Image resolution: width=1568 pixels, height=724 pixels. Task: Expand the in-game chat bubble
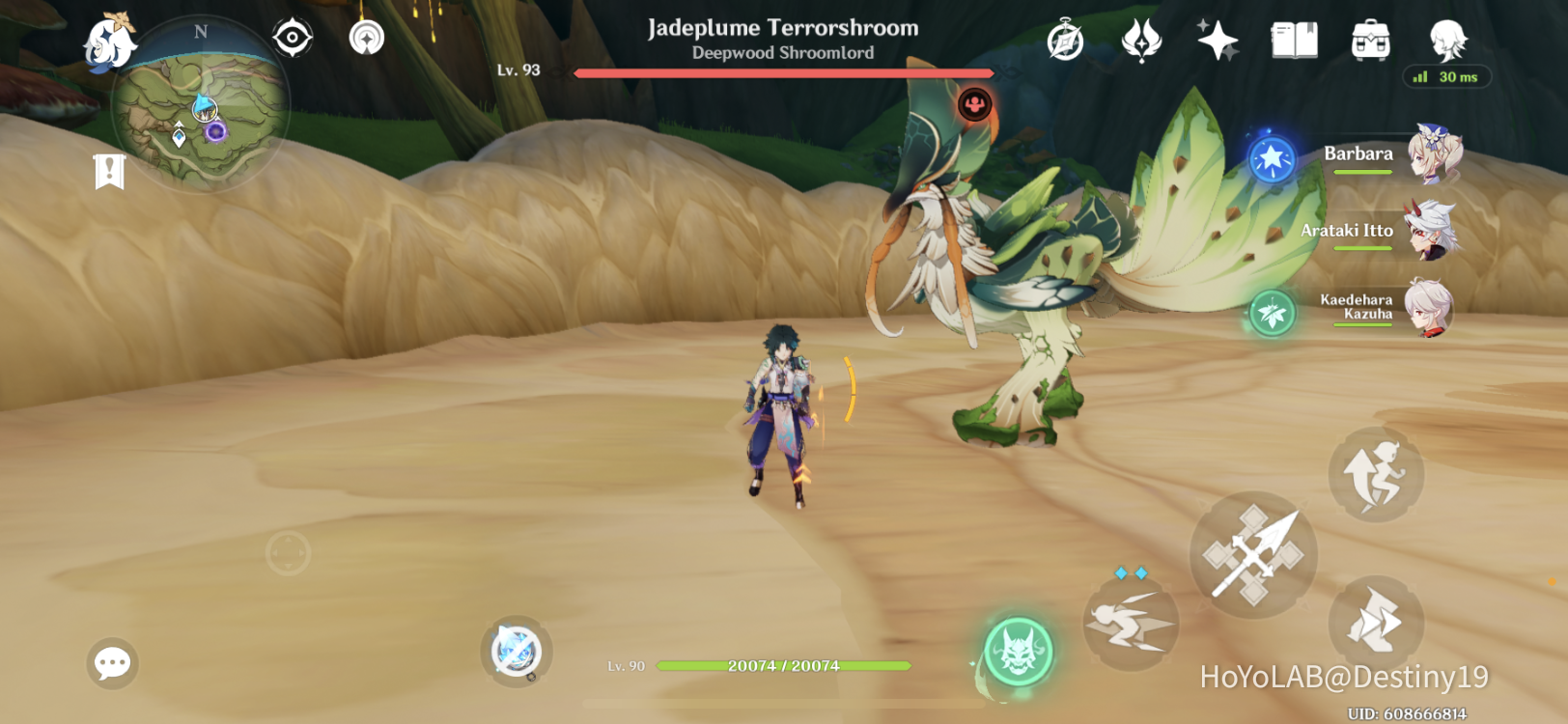click(113, 663)
